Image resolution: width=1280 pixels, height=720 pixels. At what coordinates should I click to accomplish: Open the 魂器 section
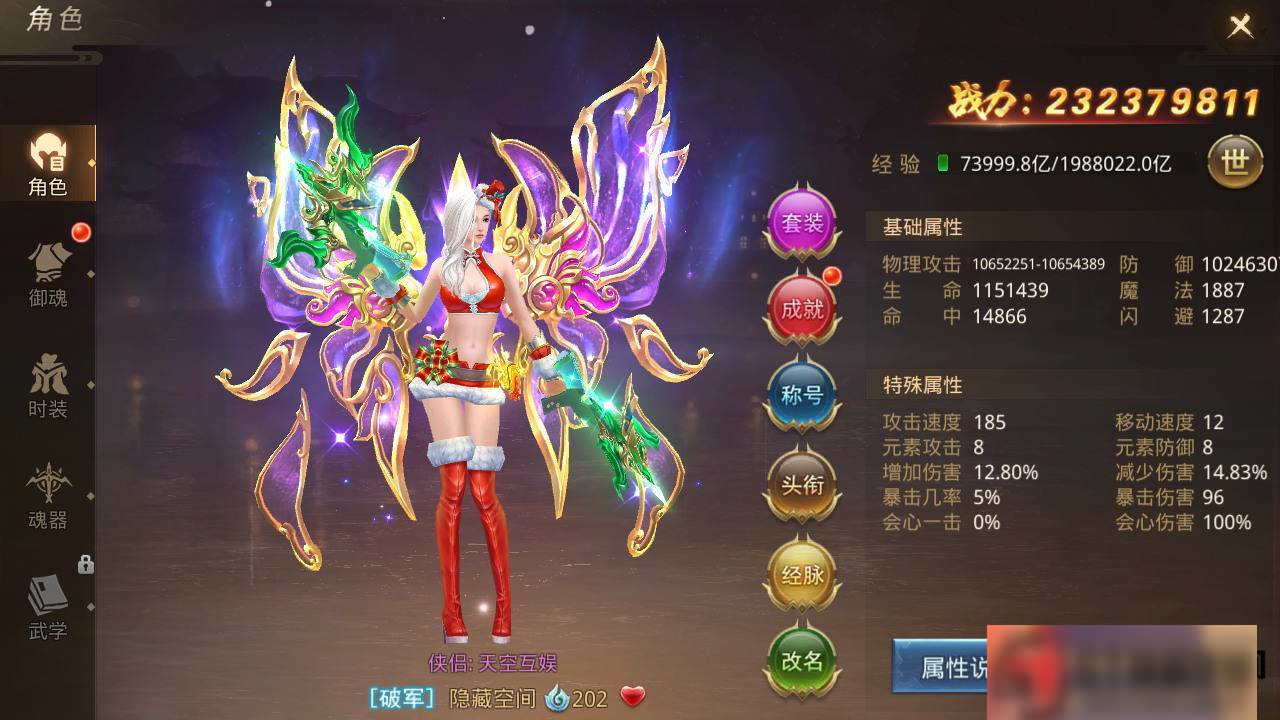click(48, 500)
